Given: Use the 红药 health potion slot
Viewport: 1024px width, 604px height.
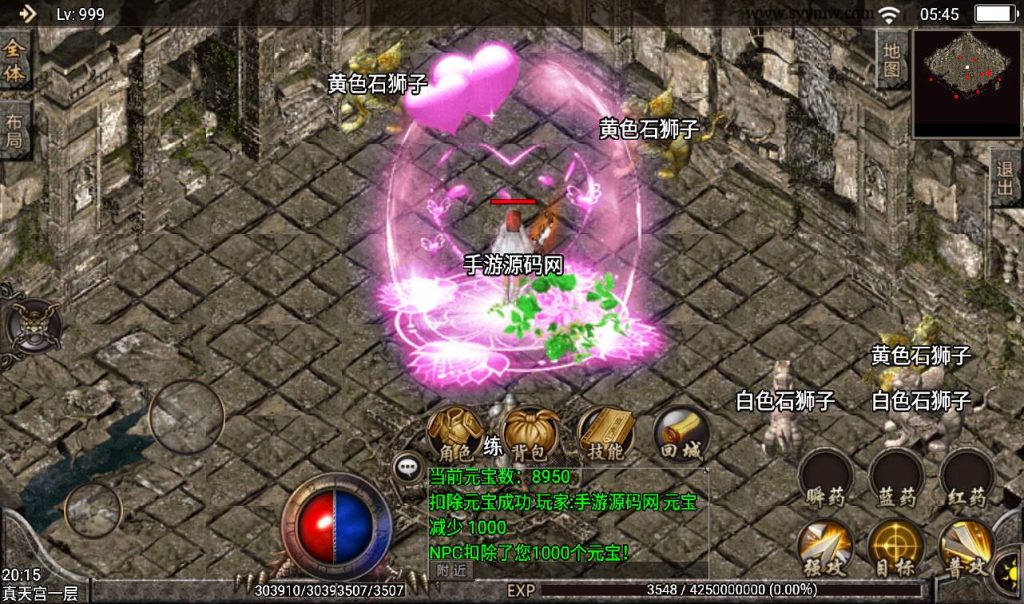Looking at the screenshot, I should (966, 477).
